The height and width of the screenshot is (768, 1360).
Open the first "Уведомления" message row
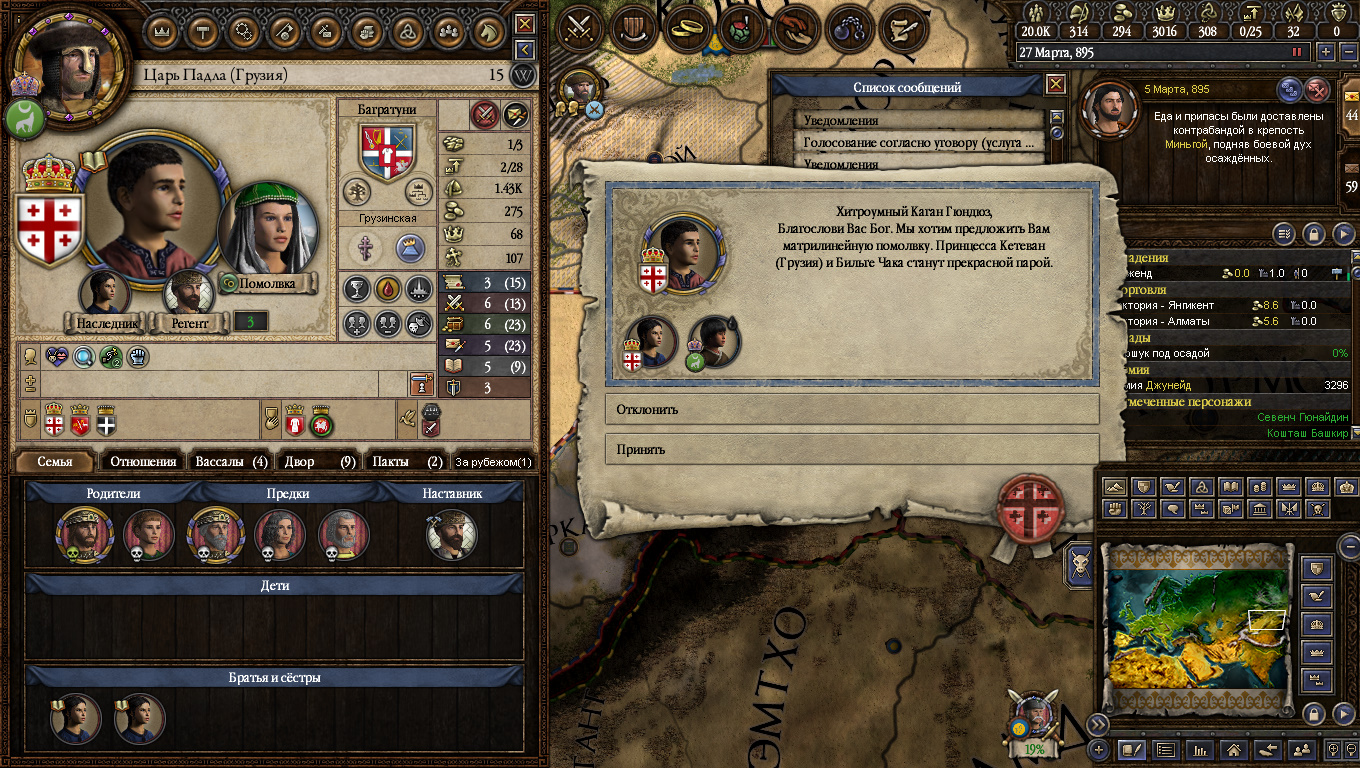tap(920, 120)
